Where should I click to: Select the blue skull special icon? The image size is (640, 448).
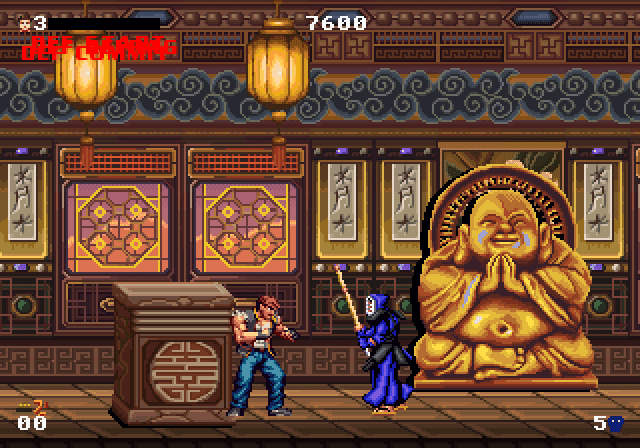click(x=616, y=423)
